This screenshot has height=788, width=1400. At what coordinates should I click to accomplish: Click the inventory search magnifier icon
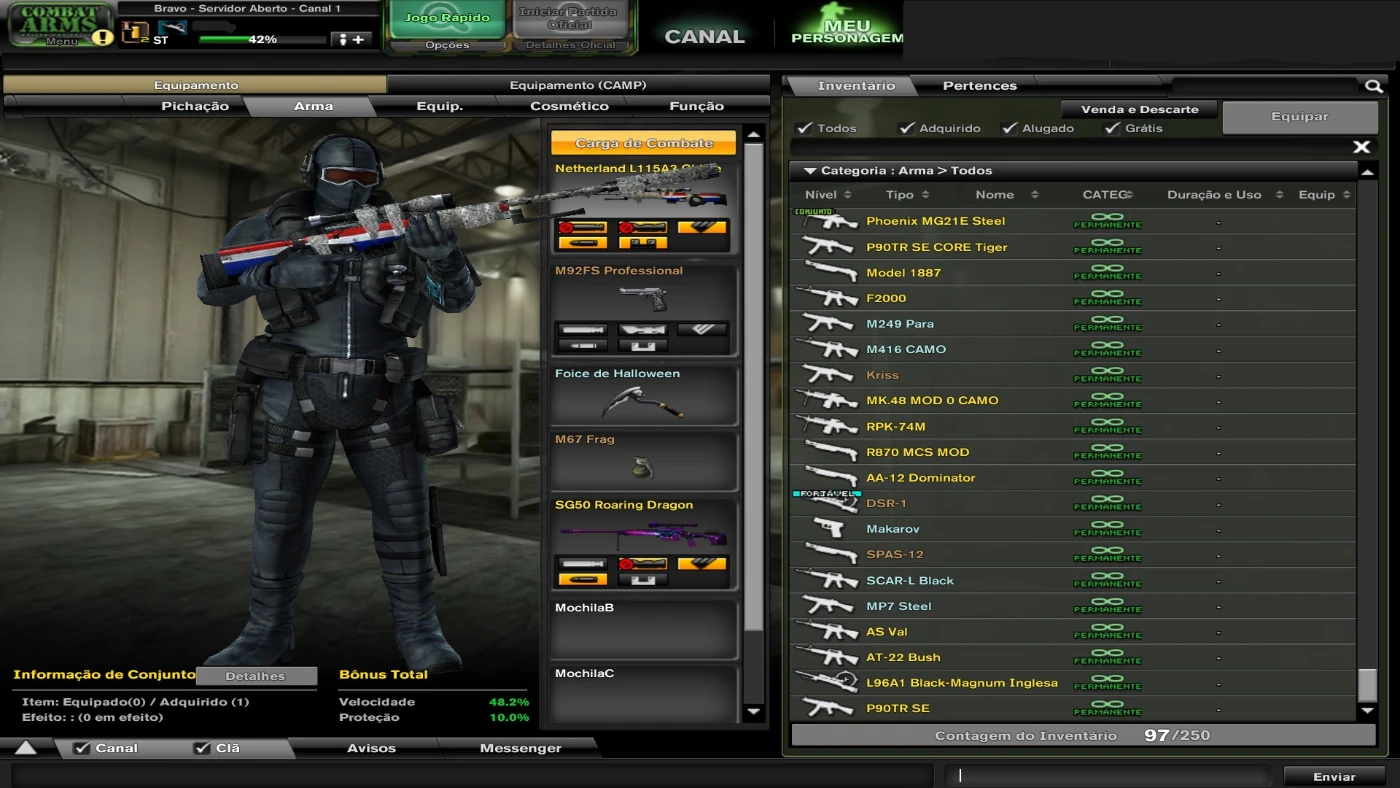pyautogui.click(x=1373, y=86)
